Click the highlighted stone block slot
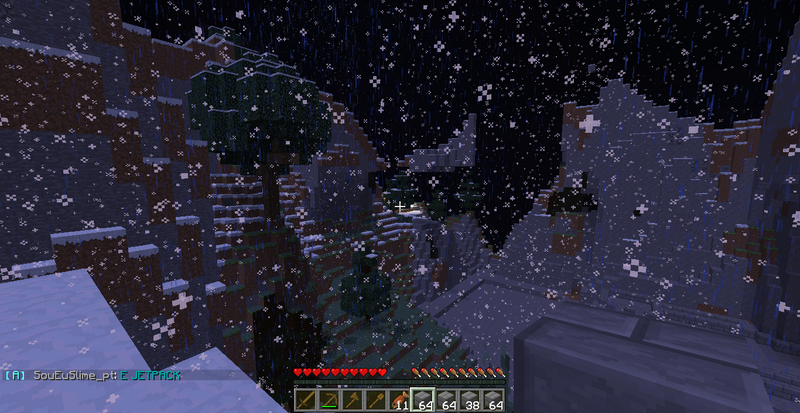Image resolution: width=800 pixels, height=413 pixels. point(423,399)
